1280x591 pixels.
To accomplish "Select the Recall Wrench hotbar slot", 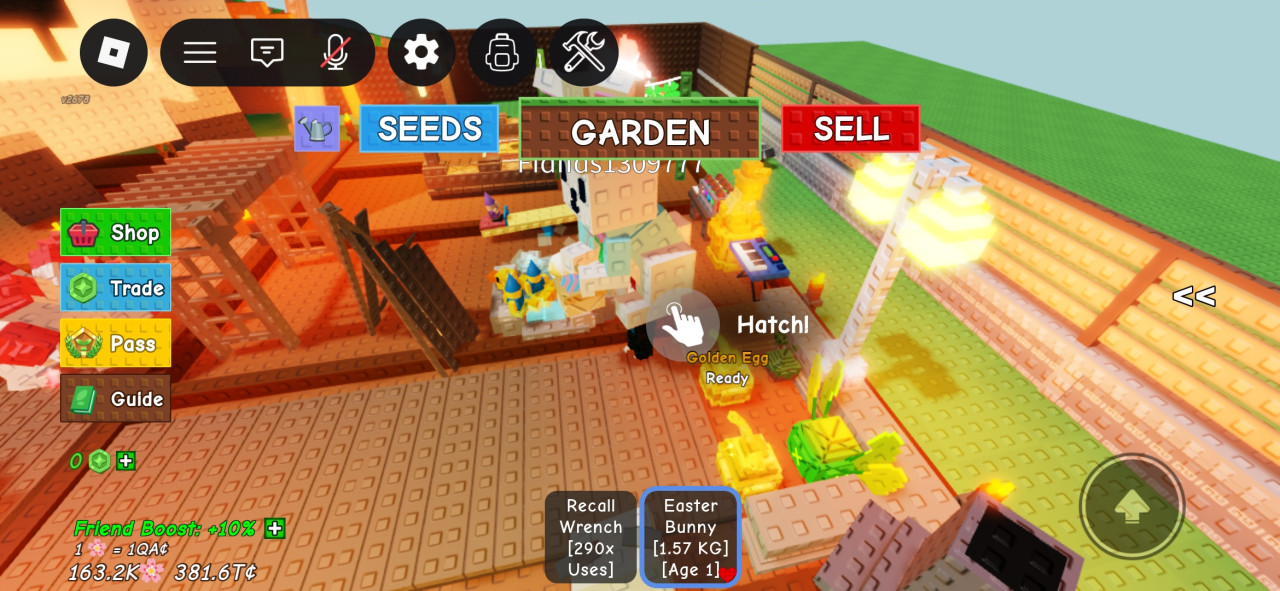I will click(590, 537).
